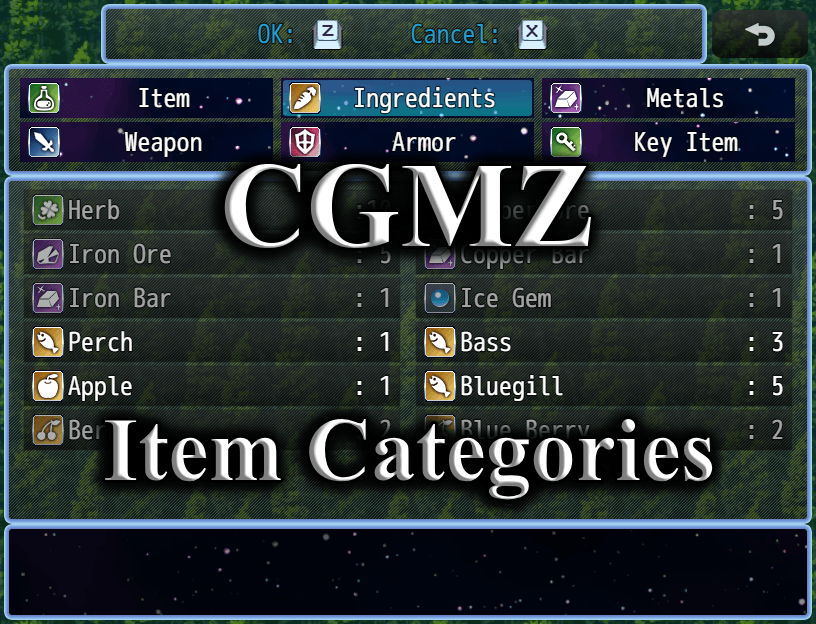Select the Perch item row

(211, 343)
